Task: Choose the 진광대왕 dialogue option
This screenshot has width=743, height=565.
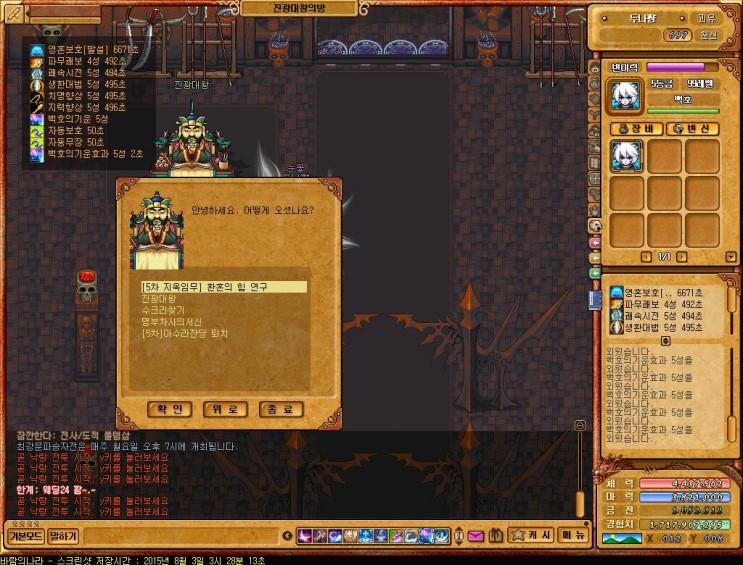Action: click(x=159, y=298)
